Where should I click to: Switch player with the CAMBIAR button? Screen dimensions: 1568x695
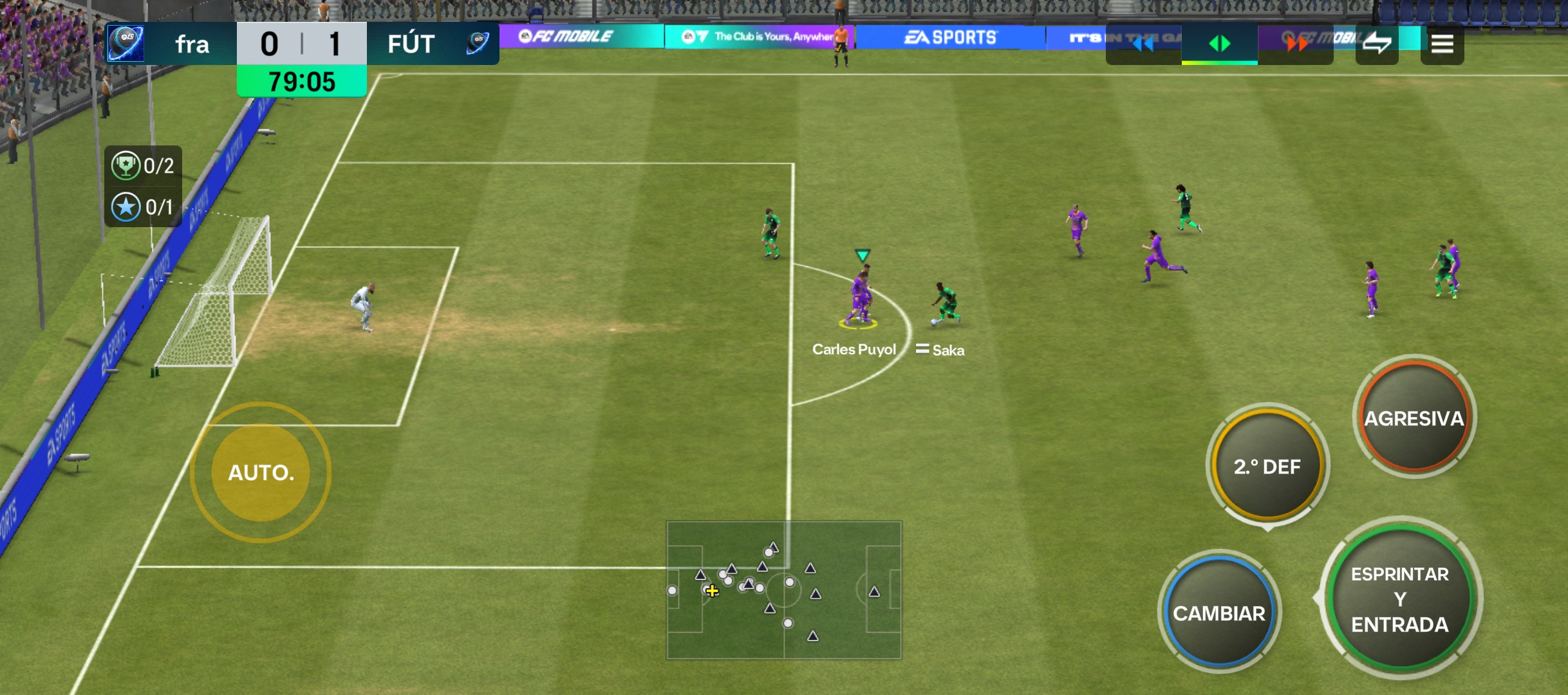click(1218, 613)
